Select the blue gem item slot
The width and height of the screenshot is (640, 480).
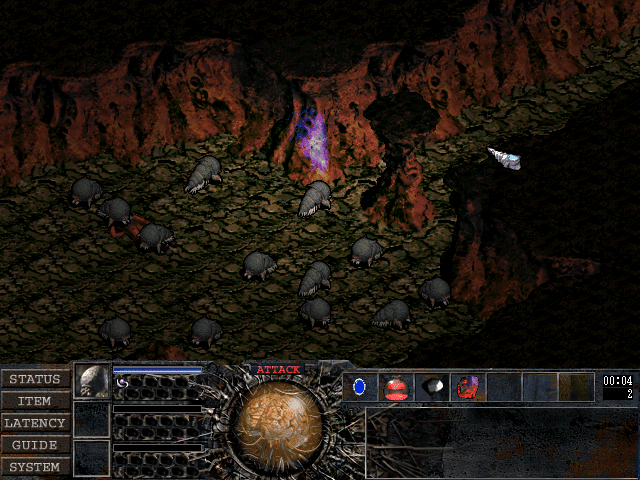pyautogui.click(x=360, y=386)
